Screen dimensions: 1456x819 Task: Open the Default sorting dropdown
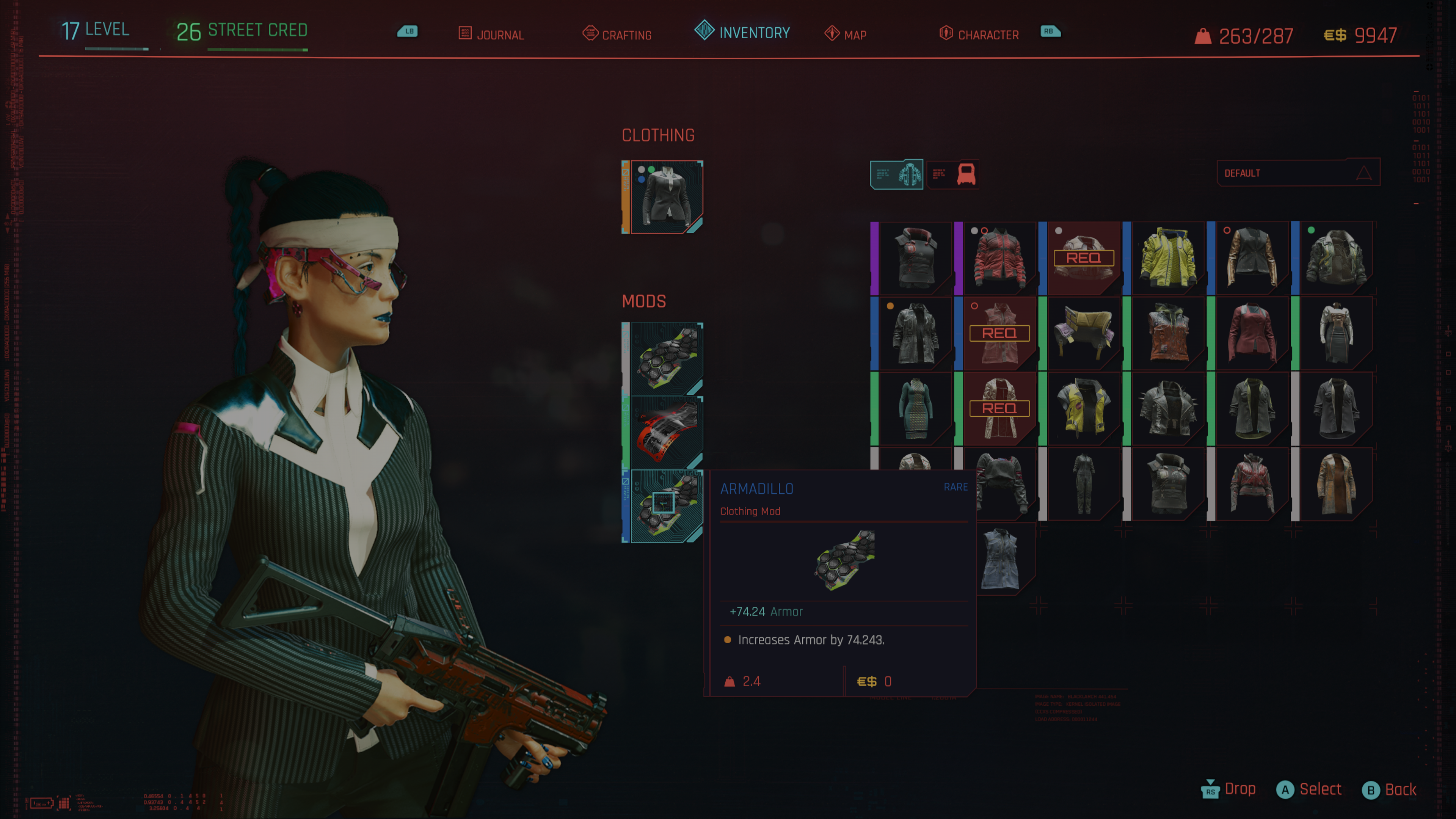(1298, 173)
